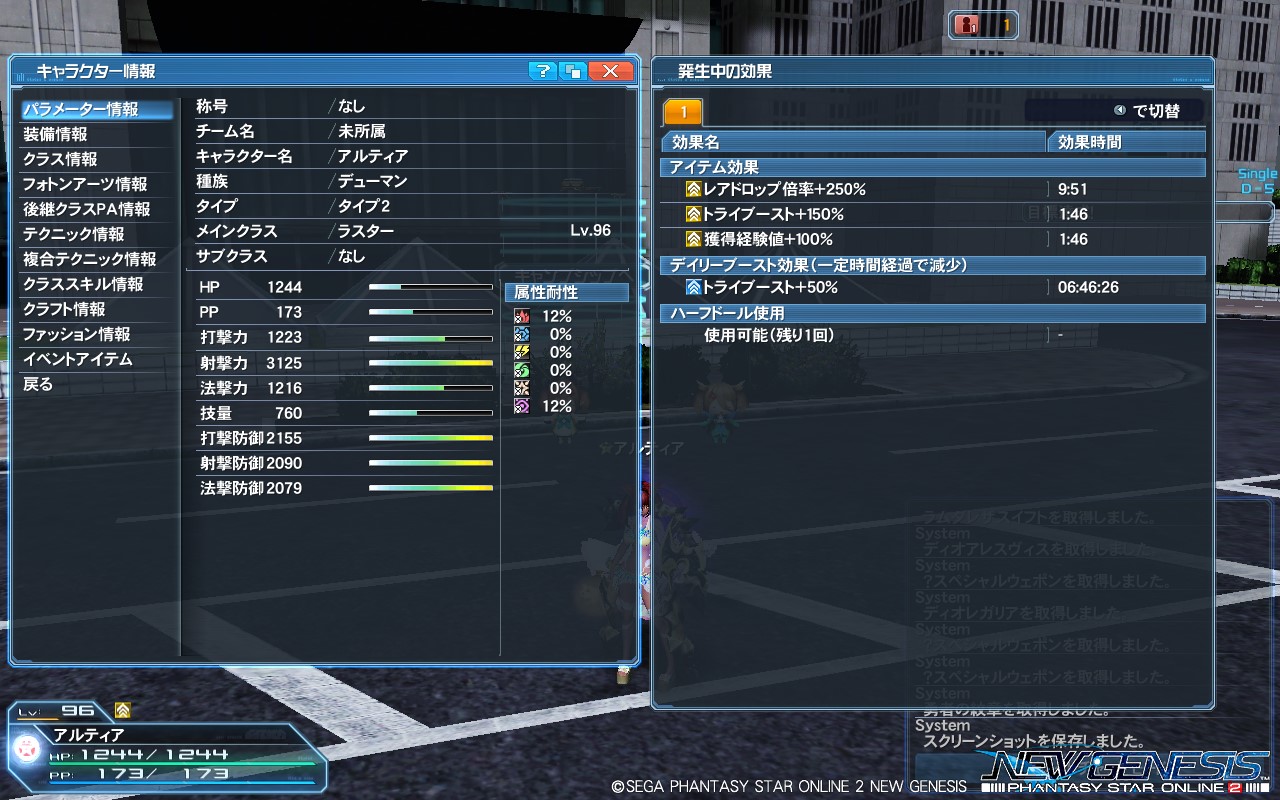Click the tri-boost +150% effect icon
Image resolution: width=1280 pixels, height=800 pixels.
coord(692,213)
